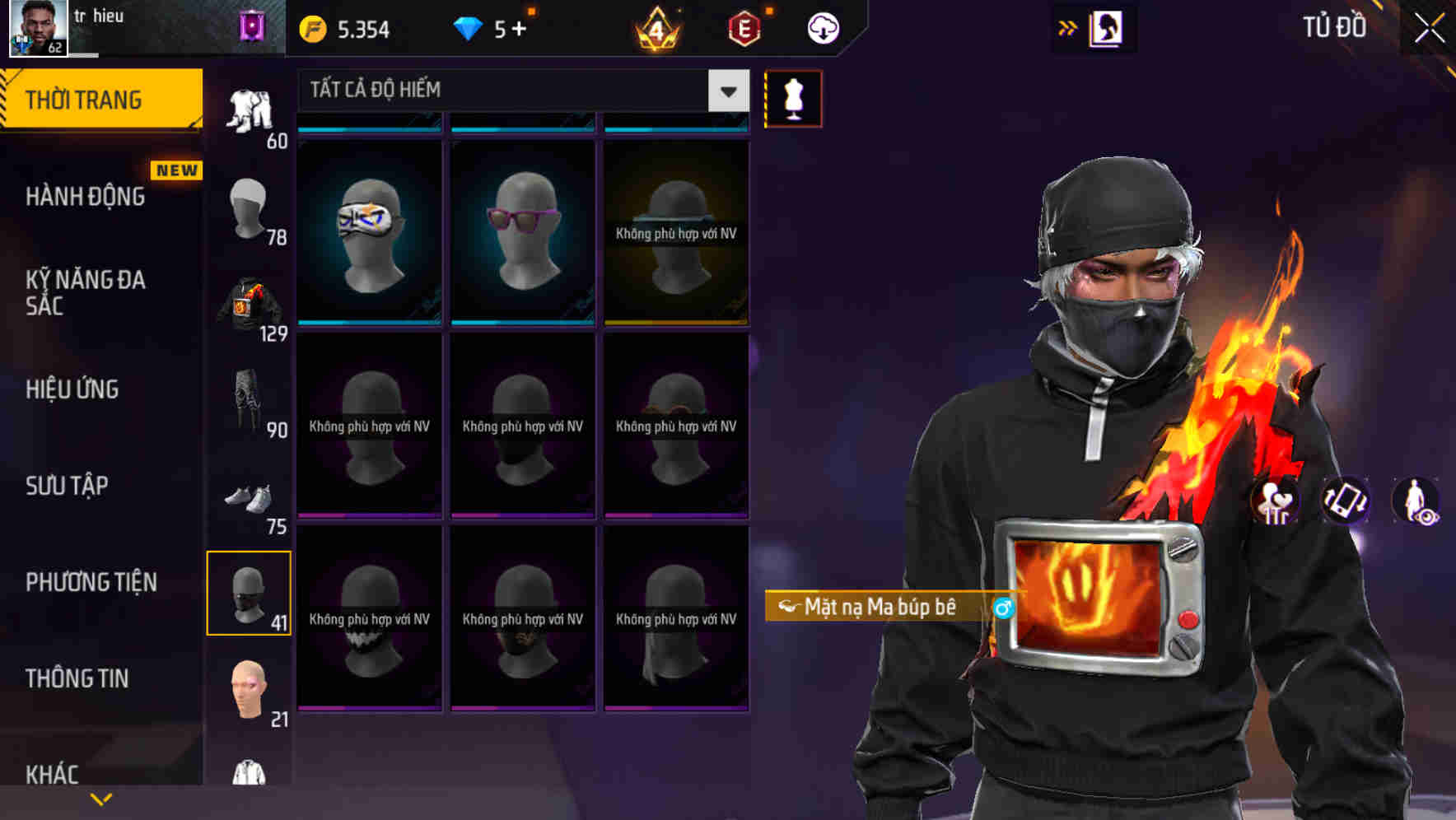Screen dimensions: 1456x820
Task: Switch to the HIỆU ỨNG tab
Action: pos(72,389)
